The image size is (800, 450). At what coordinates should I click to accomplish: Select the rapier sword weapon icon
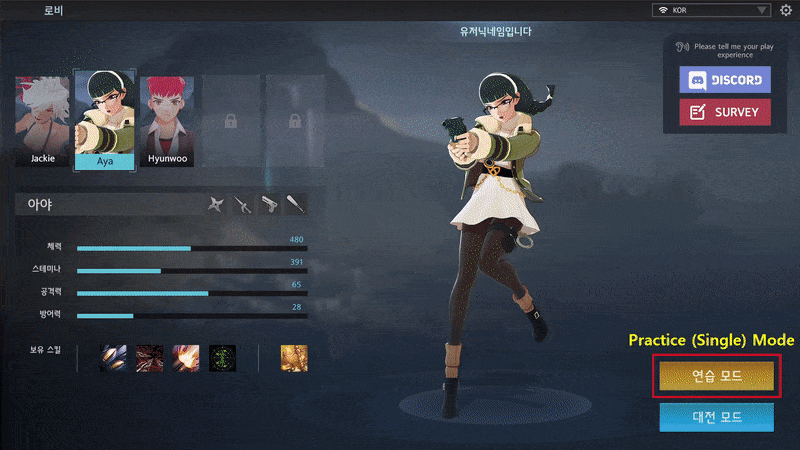tap(243, 206)
